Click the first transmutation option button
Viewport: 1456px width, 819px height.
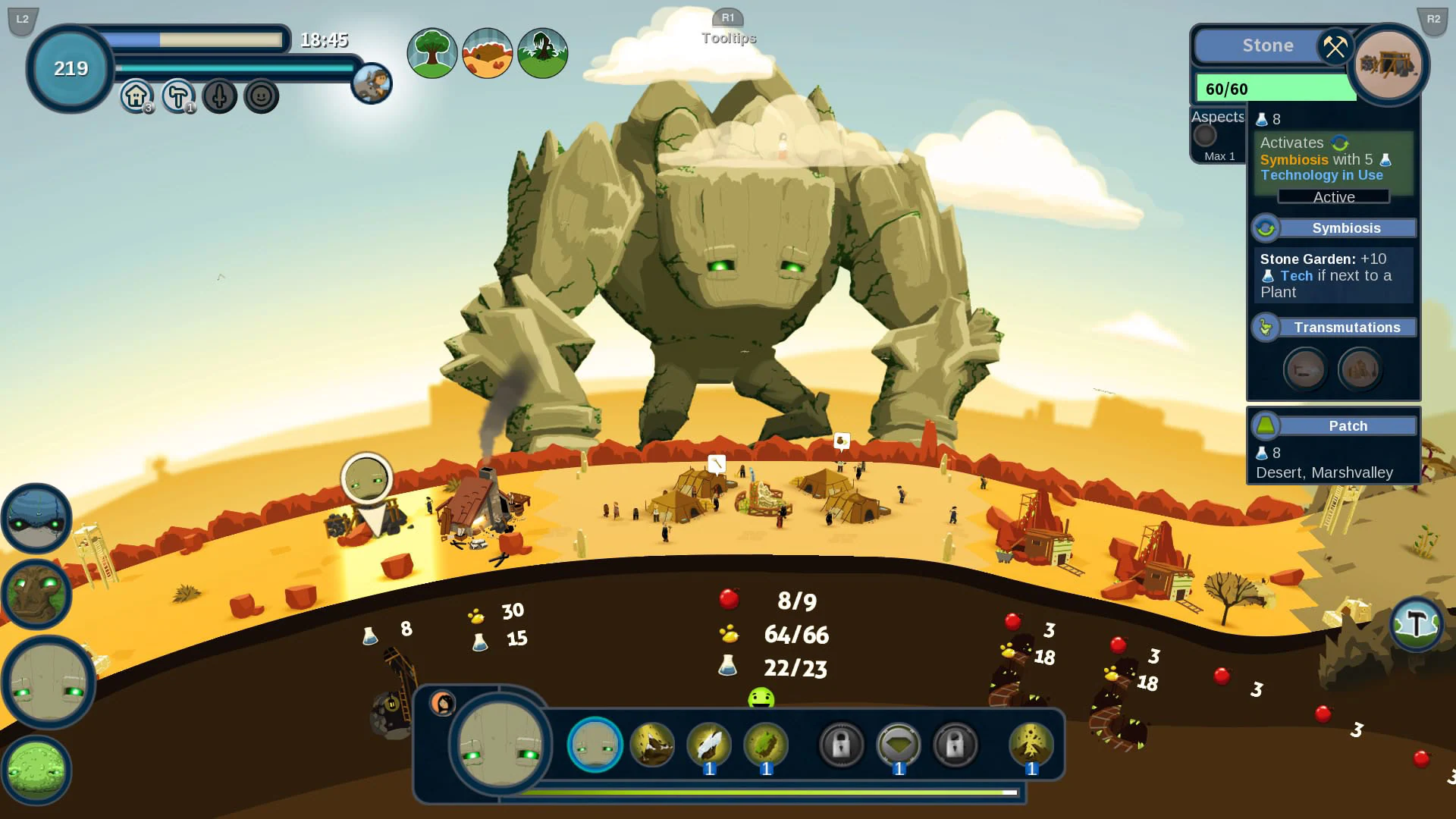point(1305,369)
